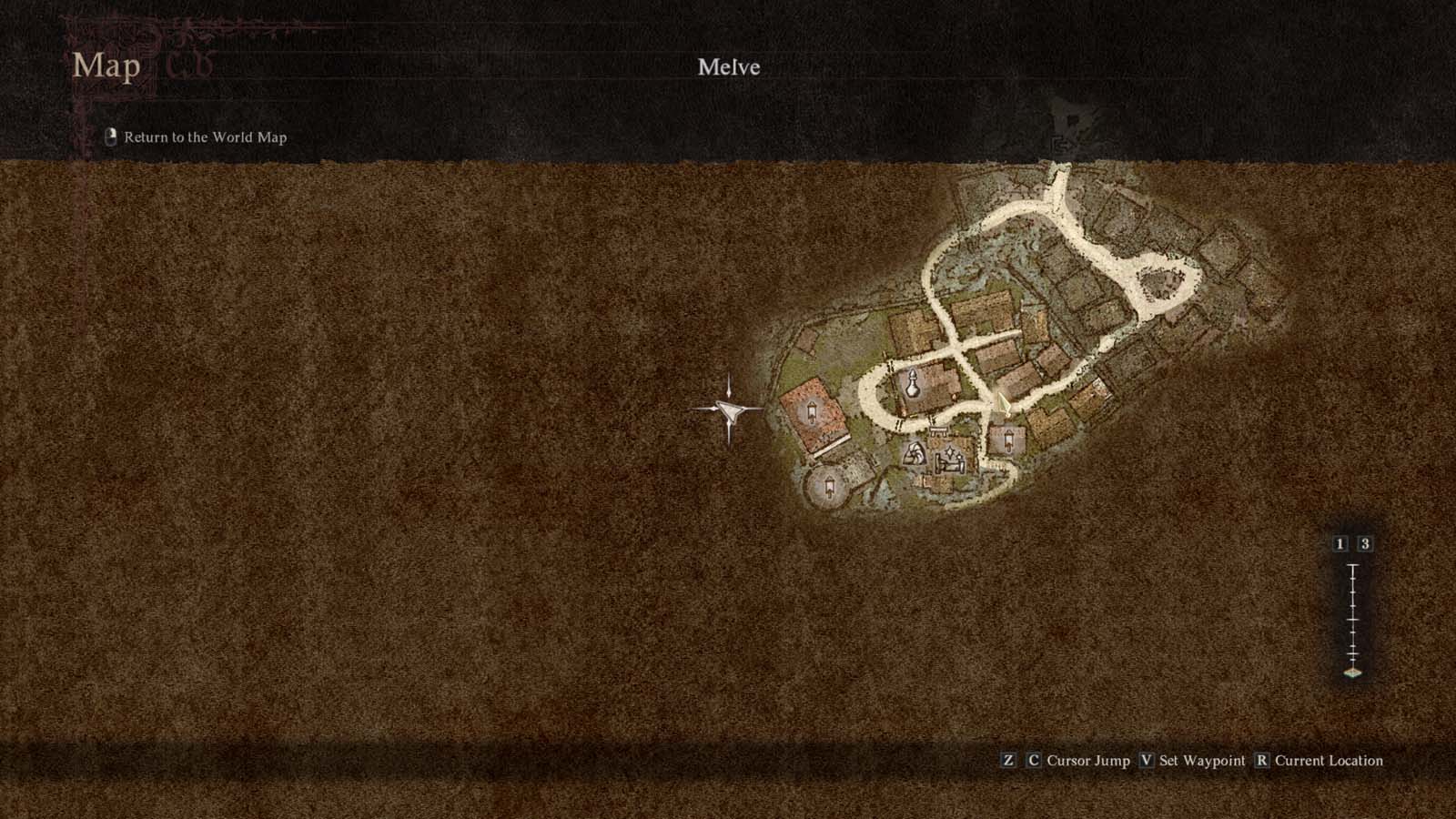Select the swirl emblem icon near the inn
Screen dimensions: 1456x819
916,453
